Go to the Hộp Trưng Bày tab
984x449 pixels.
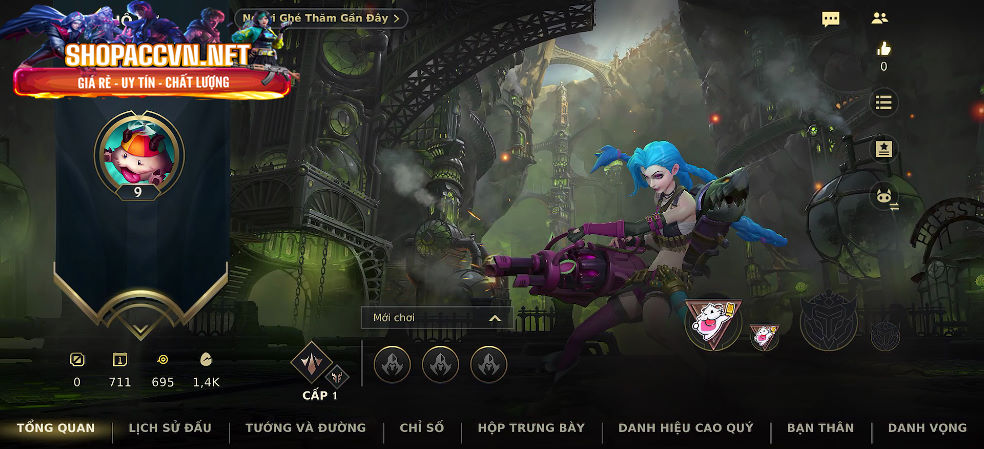pyautogui.click(x=531, y=428)
